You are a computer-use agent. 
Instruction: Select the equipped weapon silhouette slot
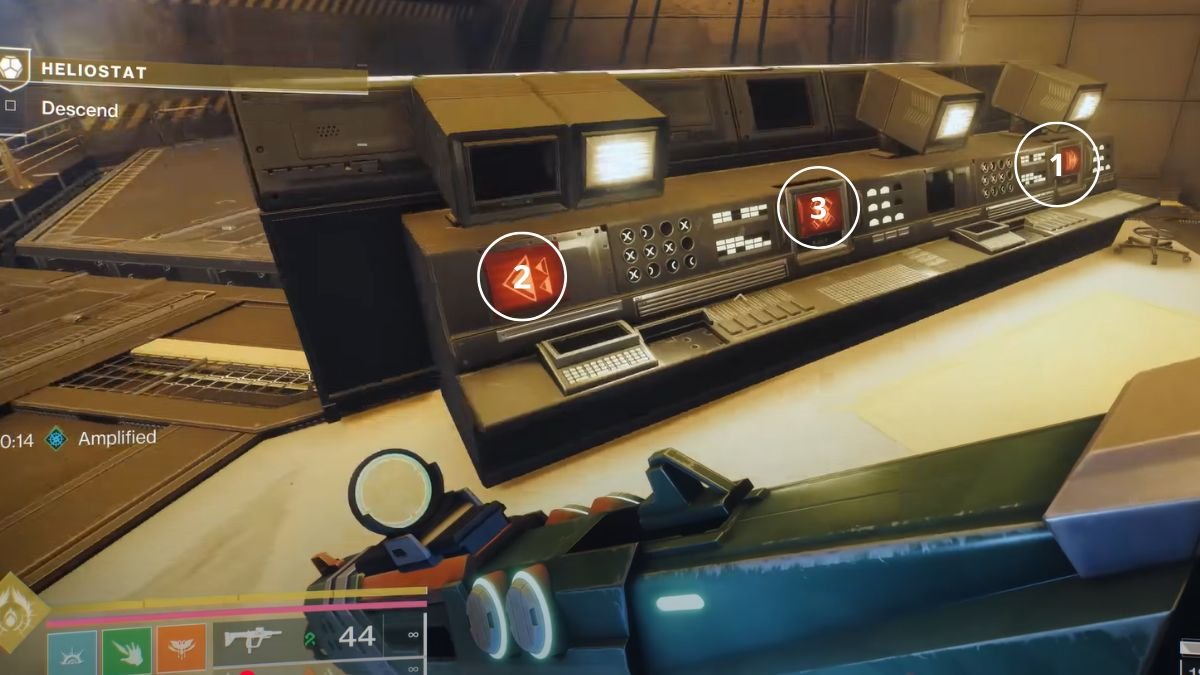251,639
